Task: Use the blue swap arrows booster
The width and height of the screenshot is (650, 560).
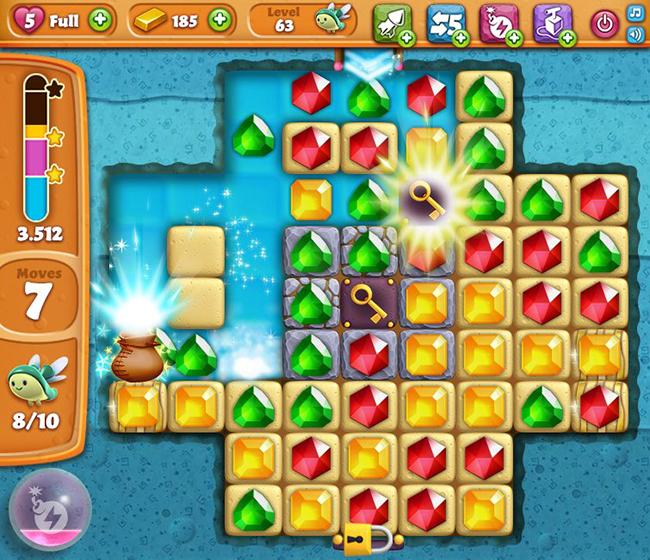Action: click(x=445, y=22)
